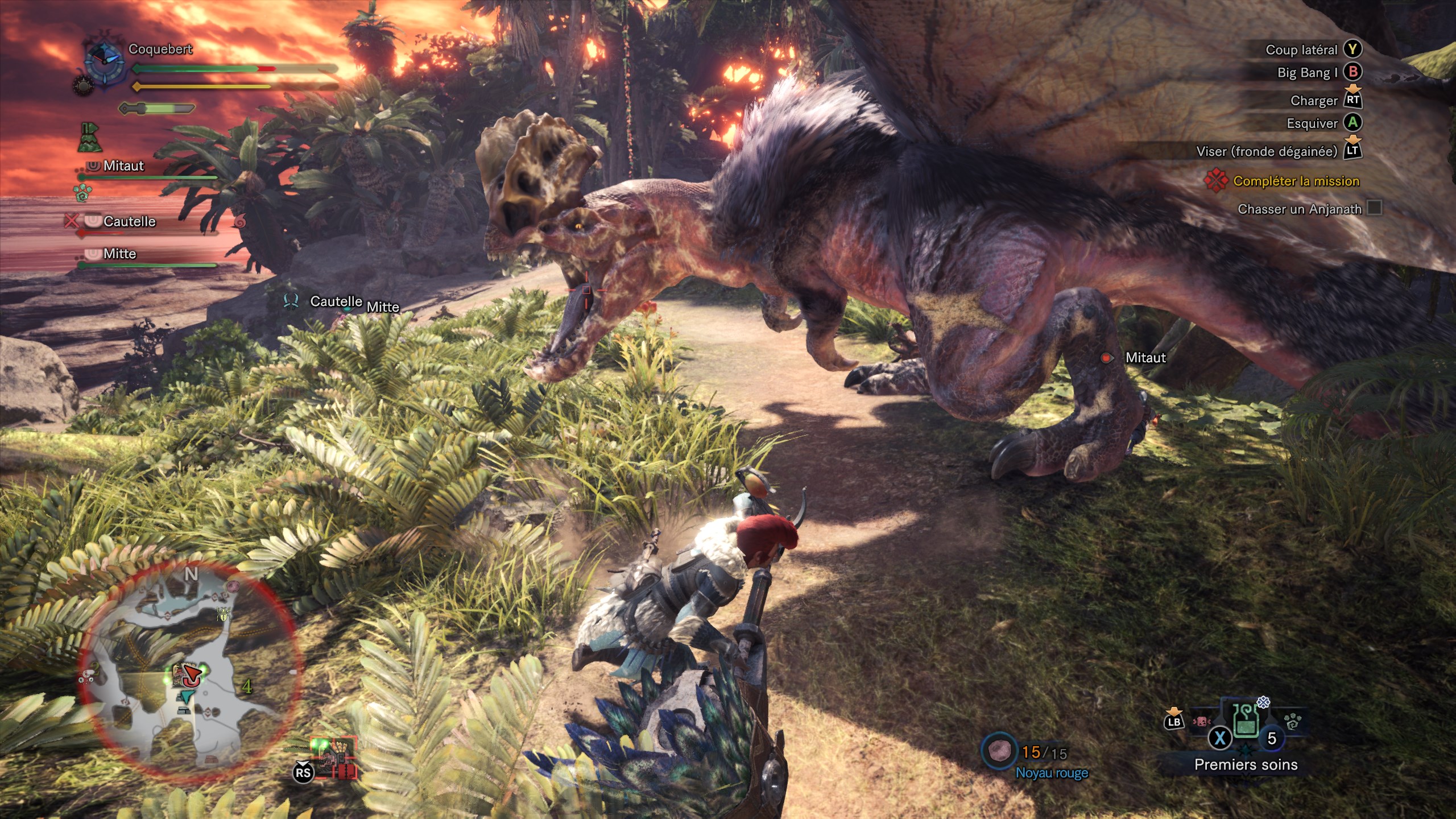Select party member Mitaut in the list

click(x=123, y=166)
